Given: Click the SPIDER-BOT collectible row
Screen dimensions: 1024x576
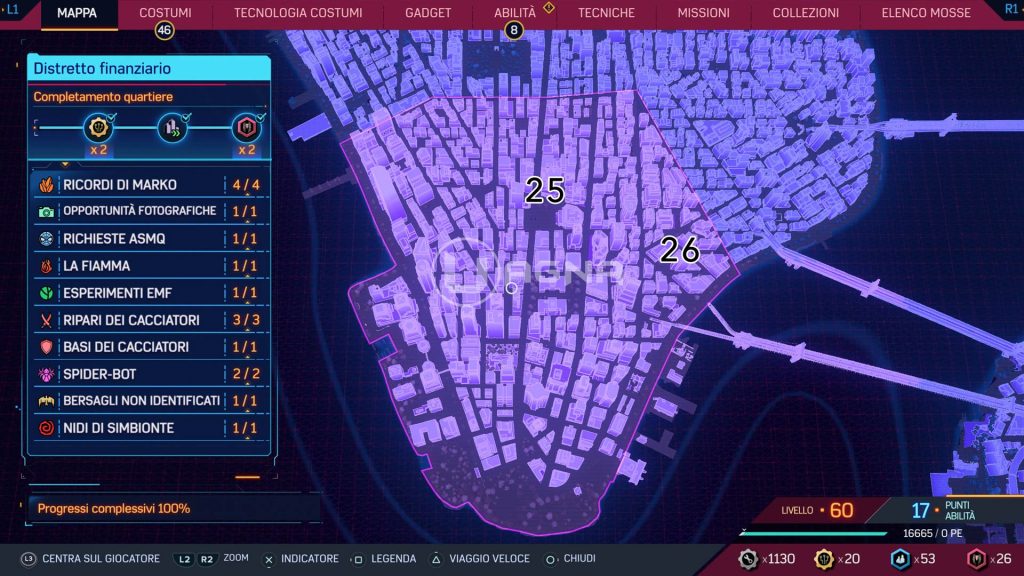Looking at the screenshot, I should [148, 374].
